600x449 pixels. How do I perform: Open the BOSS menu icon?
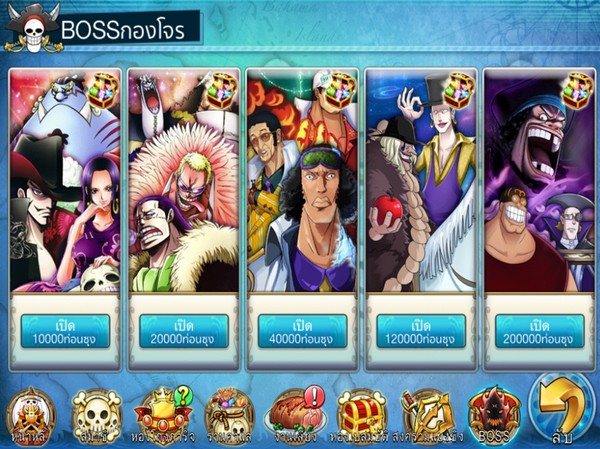click(492, 413)
